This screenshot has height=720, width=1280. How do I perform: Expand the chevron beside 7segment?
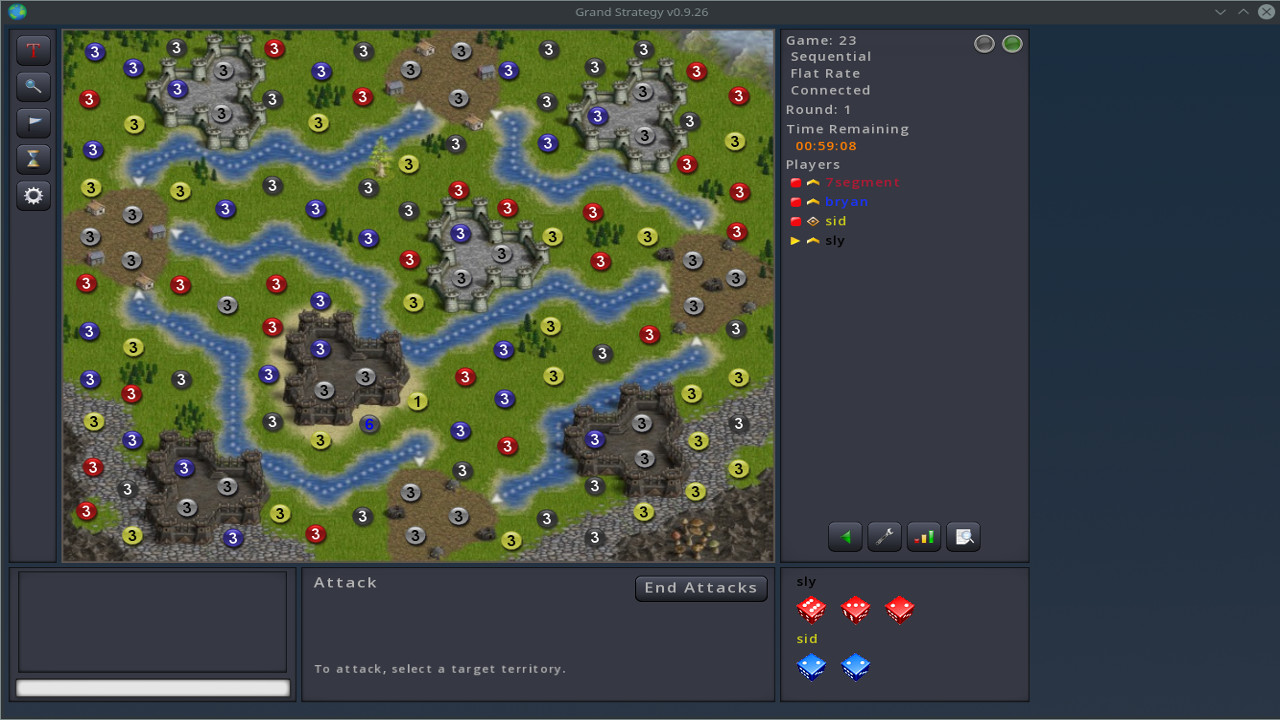click(x=811, y=183)
